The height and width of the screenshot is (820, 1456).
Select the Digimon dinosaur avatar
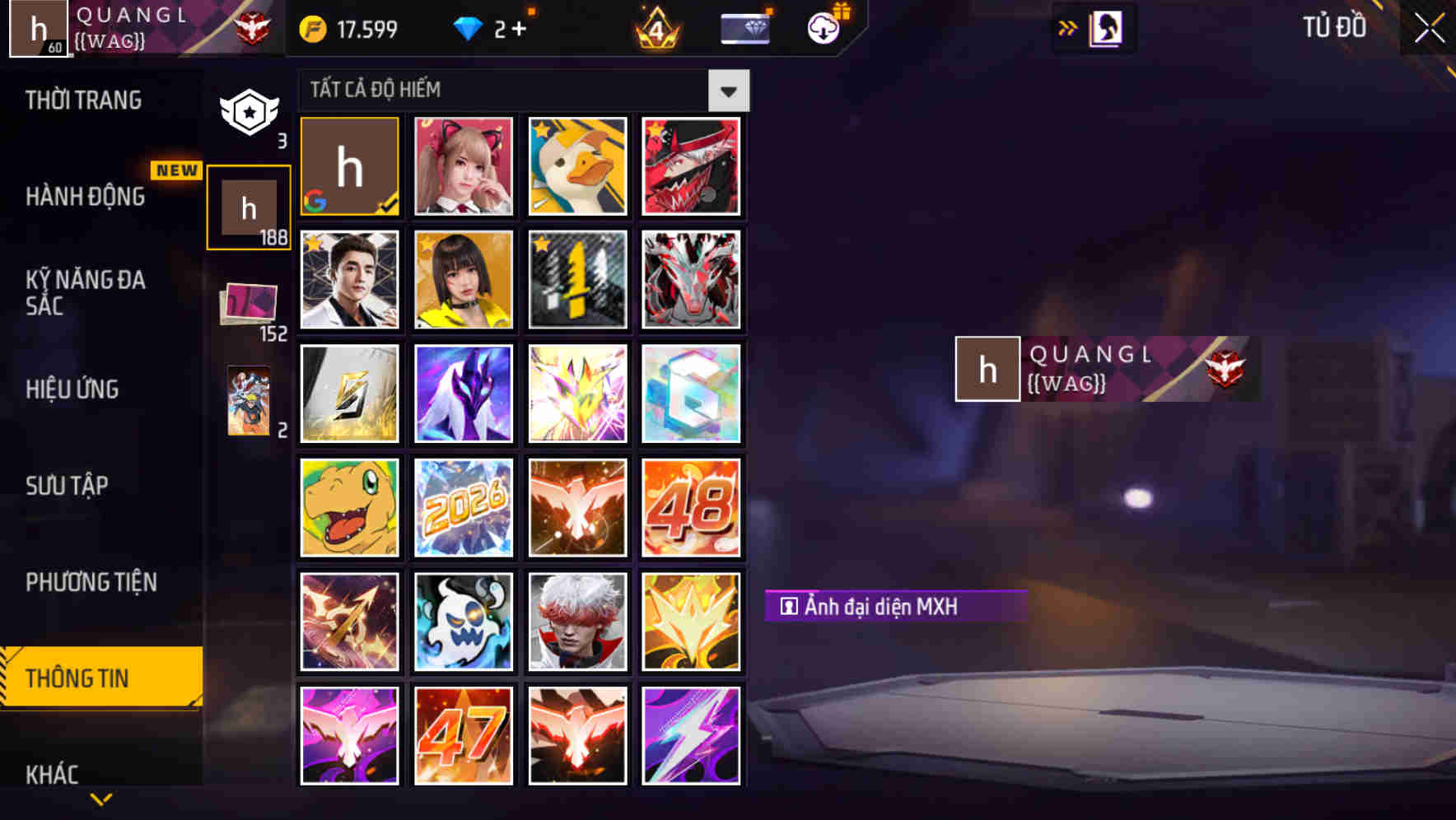pos(349,507)
